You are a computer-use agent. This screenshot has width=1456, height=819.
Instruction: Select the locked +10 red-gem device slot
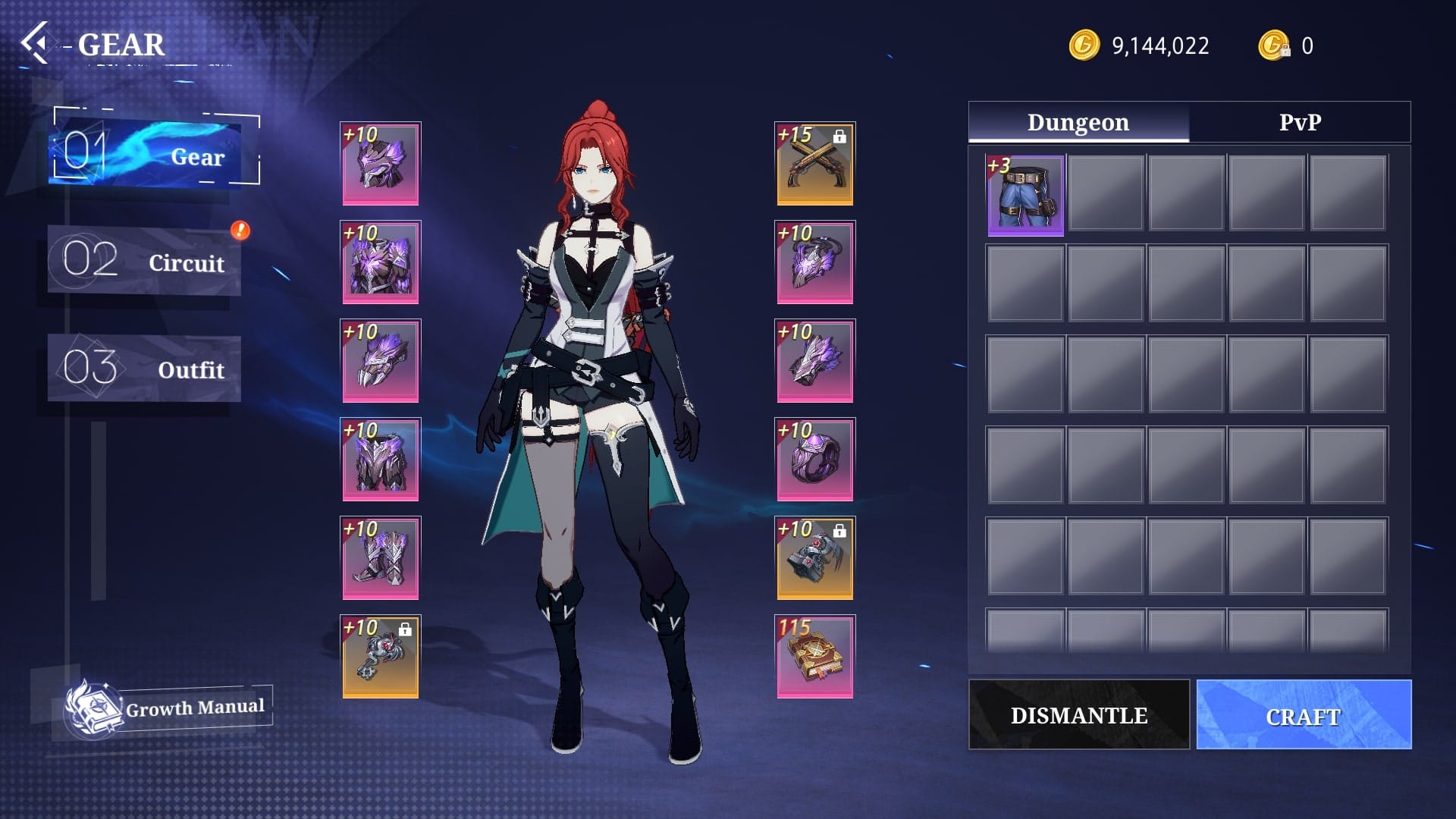814,558
